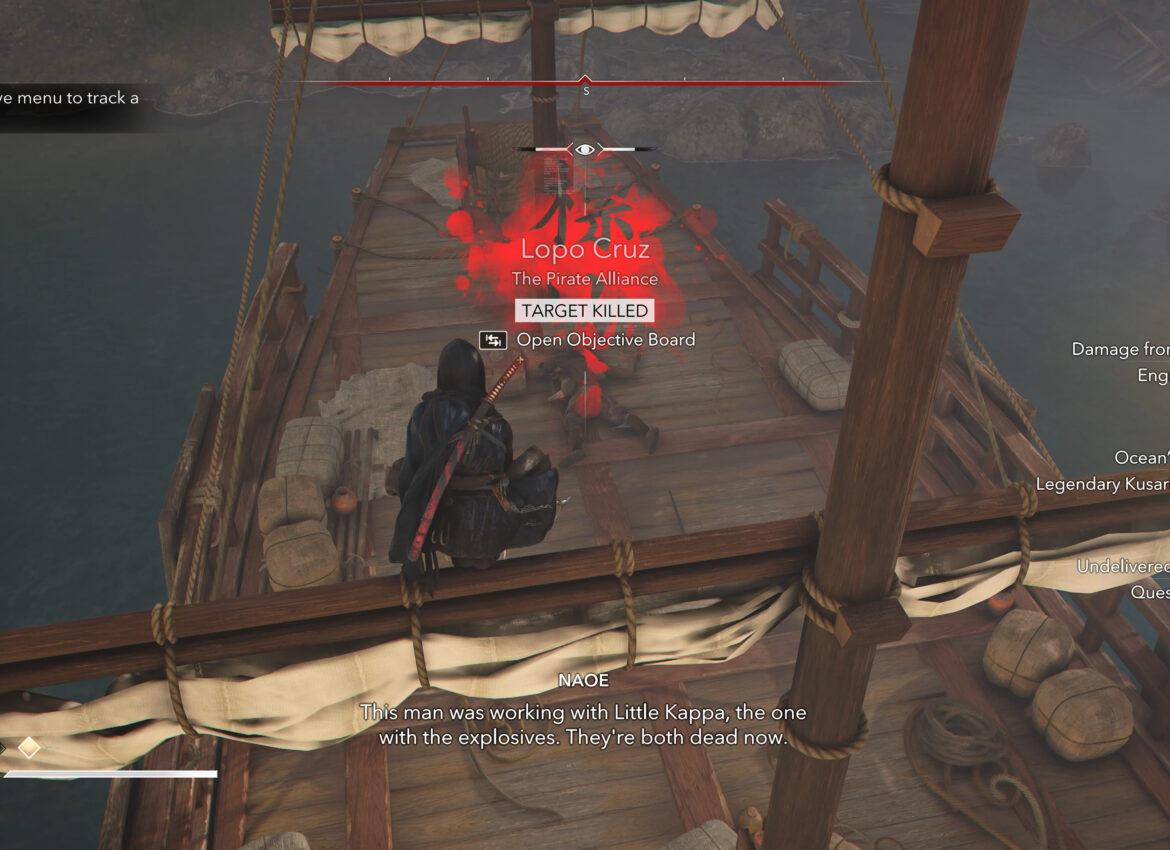The image size is (1170, 850).
Task: Select the Legendary Kusarigama loot notification
Action: 1102,484
